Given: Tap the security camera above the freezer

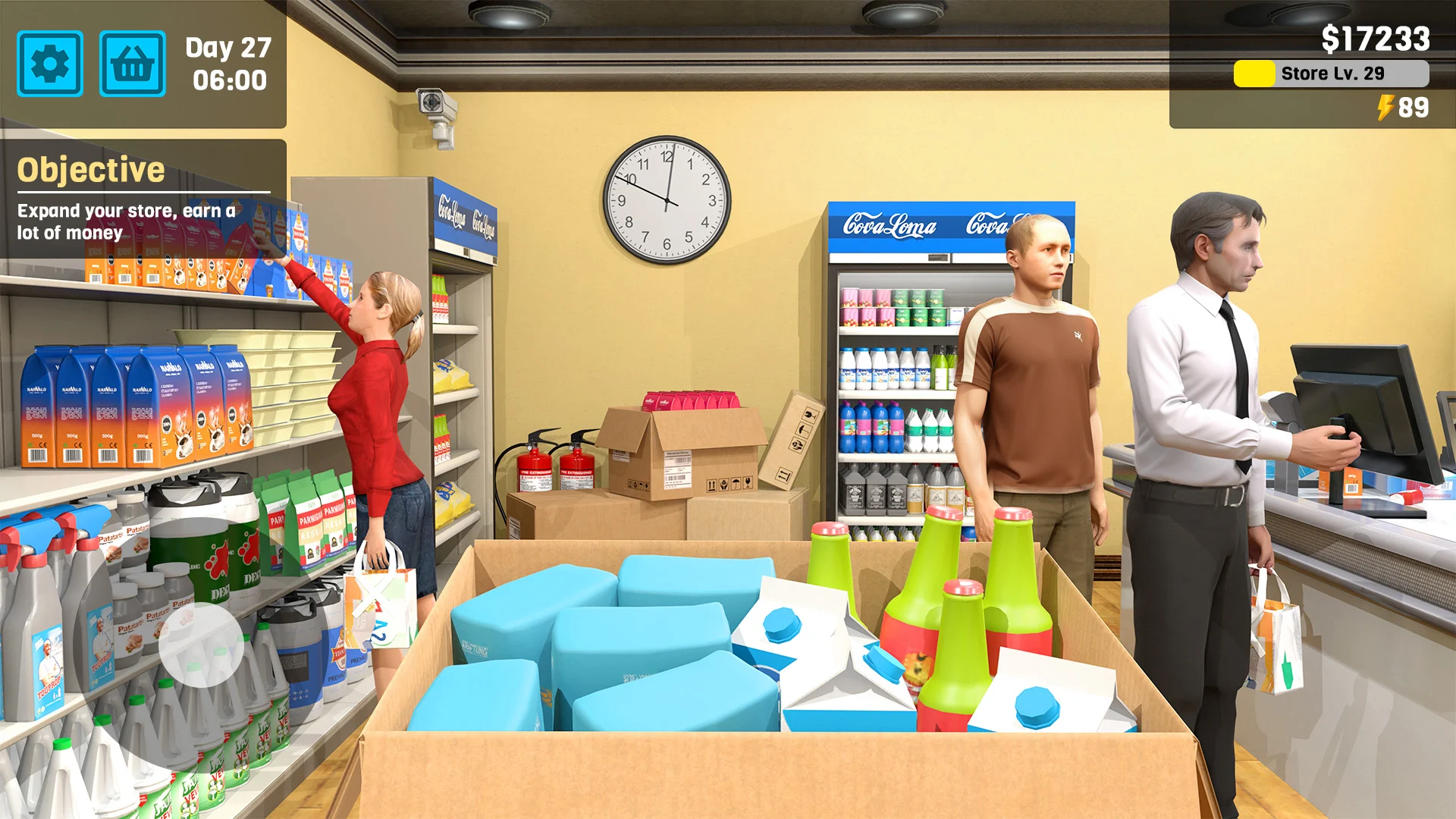Looking at the screenshot, I should 433,106.
